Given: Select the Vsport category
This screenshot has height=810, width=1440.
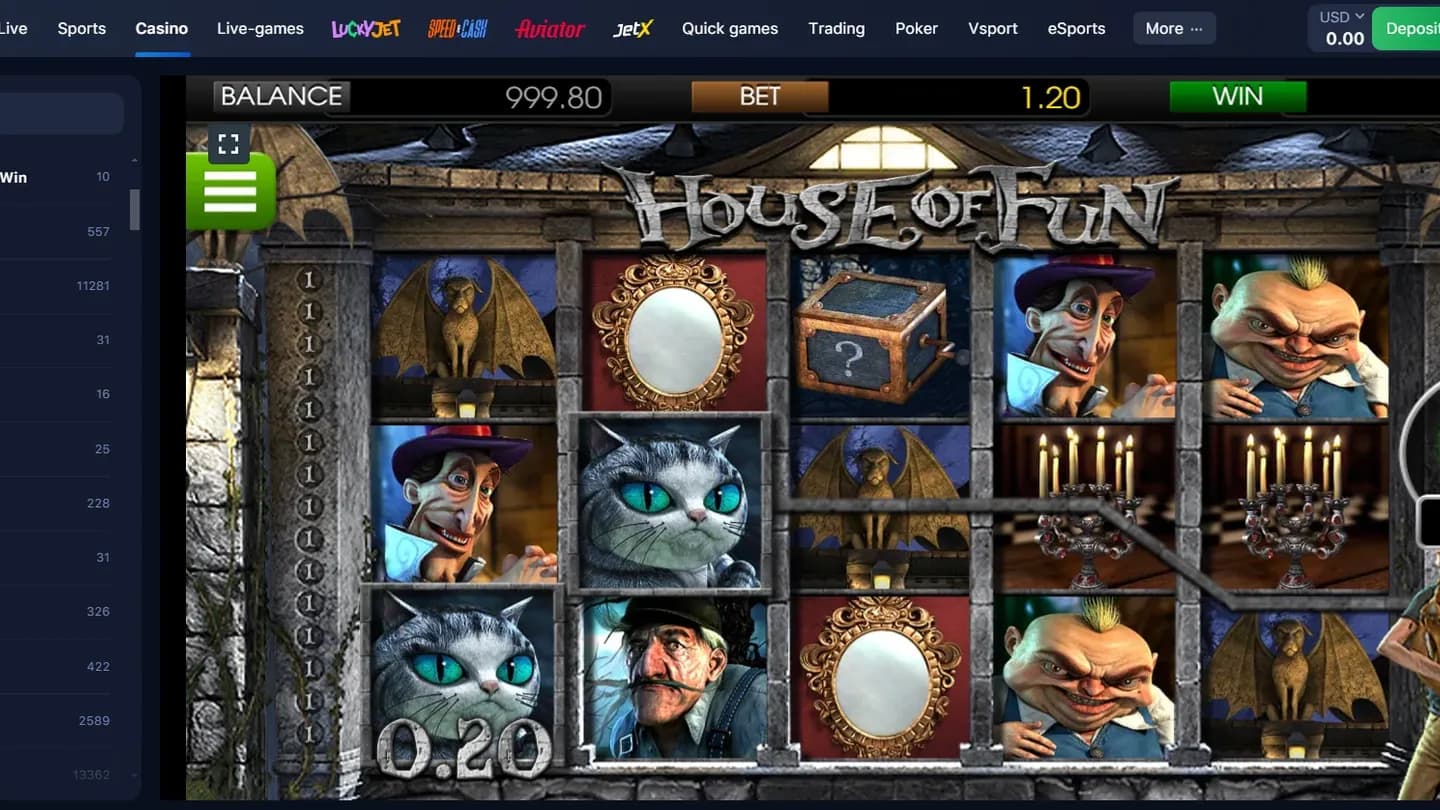Looking at the screenshot, I should (992, 29).
